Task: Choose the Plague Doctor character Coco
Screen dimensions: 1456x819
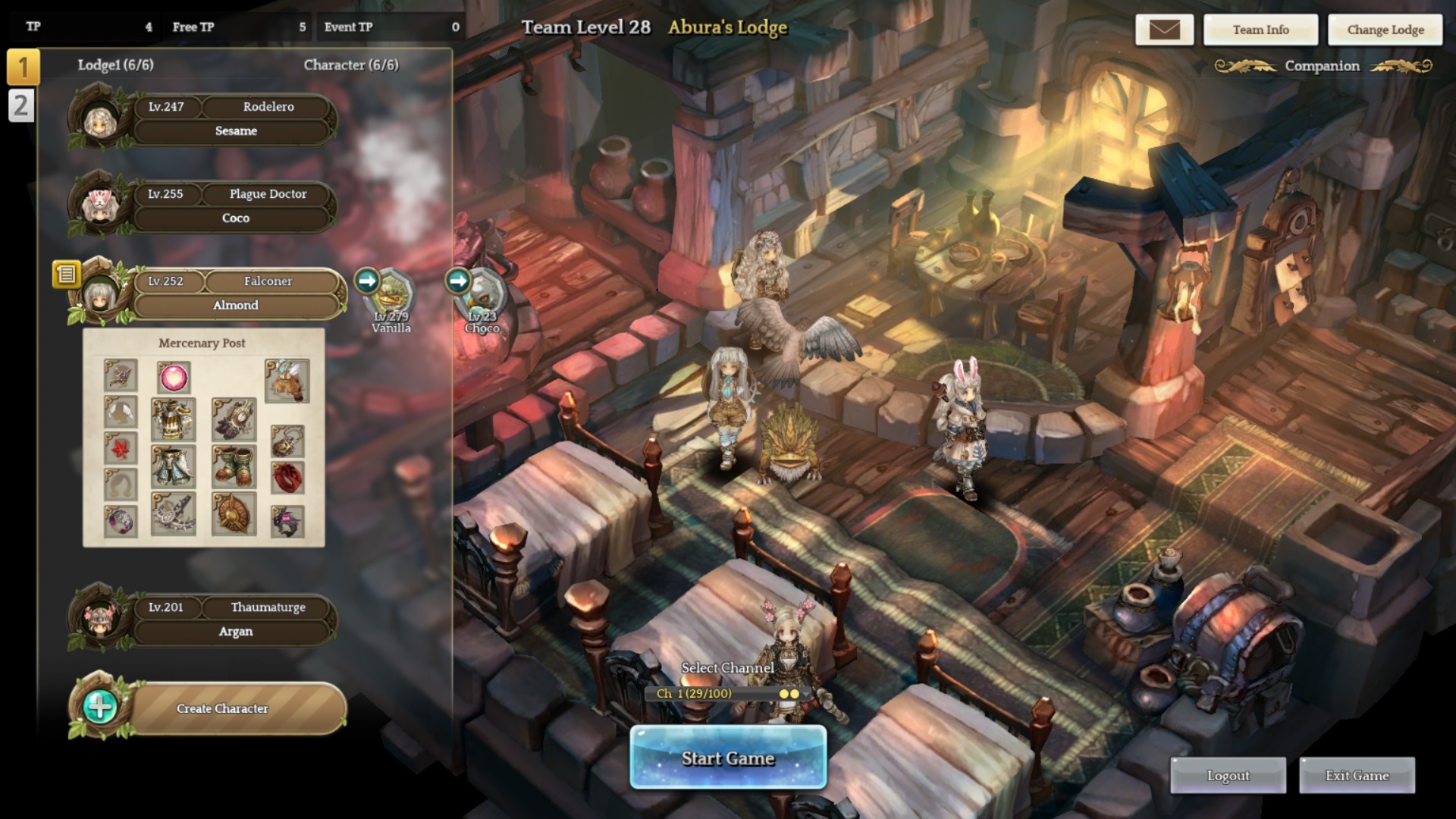Action: (235, 206)
